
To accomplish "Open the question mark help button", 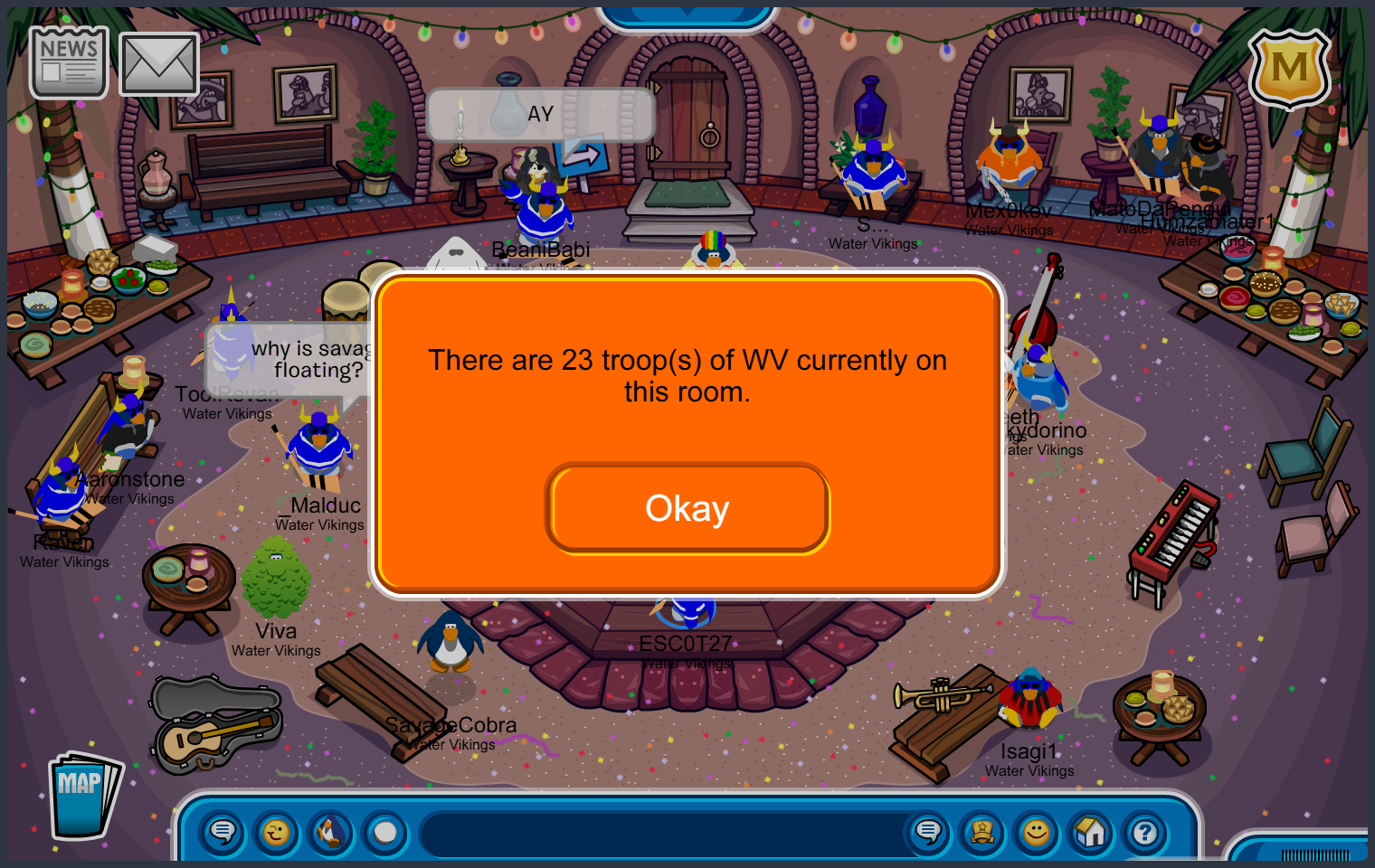I will point(1145,832).
